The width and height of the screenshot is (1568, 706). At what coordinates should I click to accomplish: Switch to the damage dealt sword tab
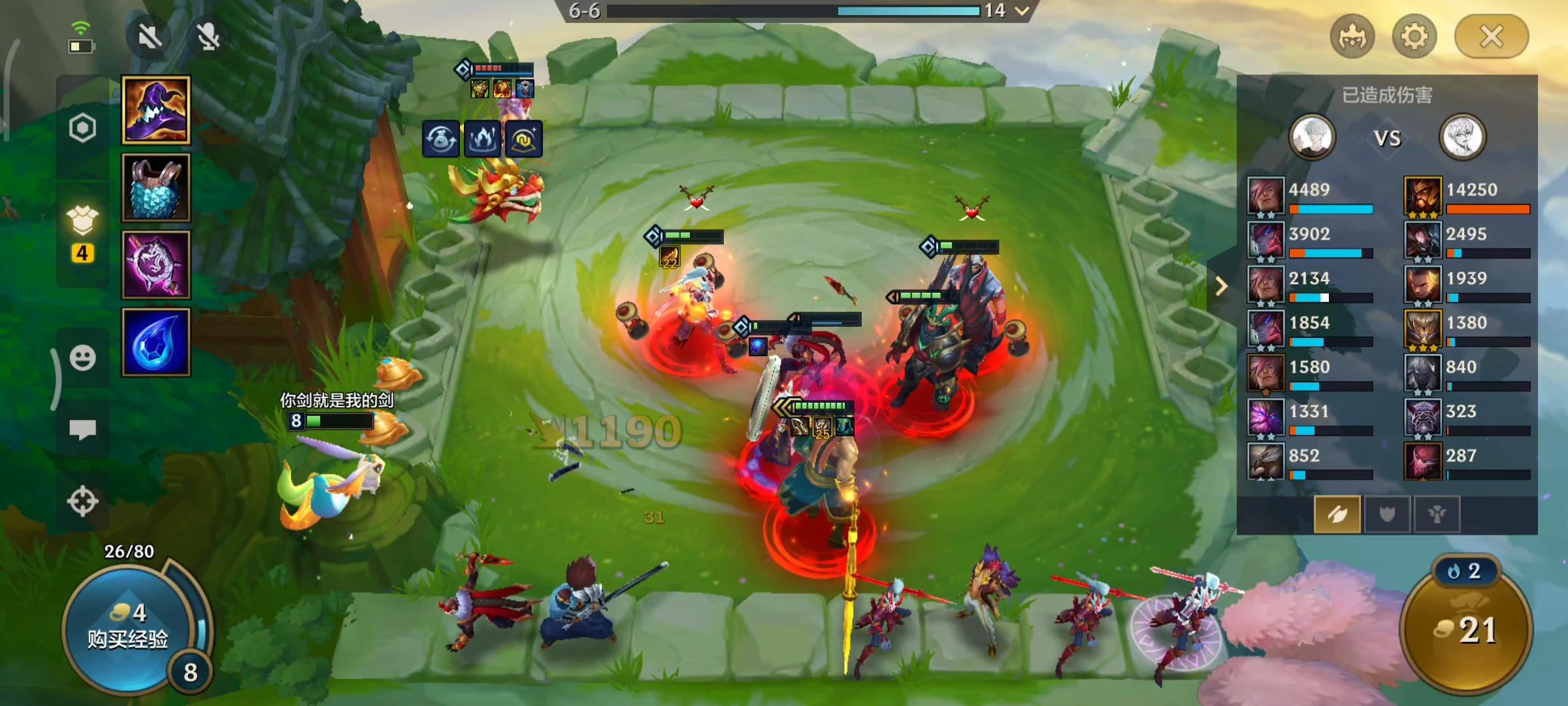[1337, 514]
